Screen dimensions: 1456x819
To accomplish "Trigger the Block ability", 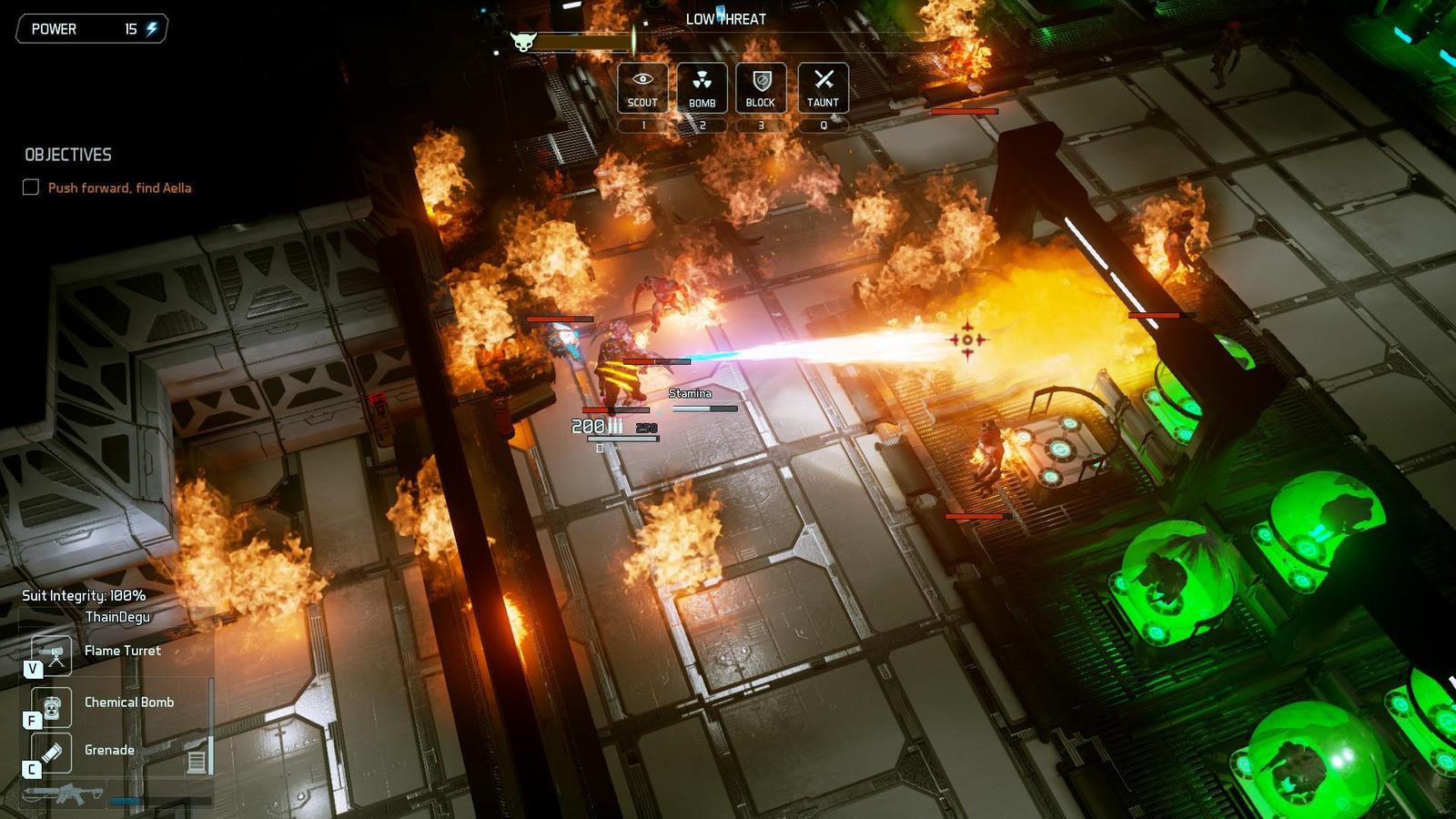I will click(x=761, y=87).
